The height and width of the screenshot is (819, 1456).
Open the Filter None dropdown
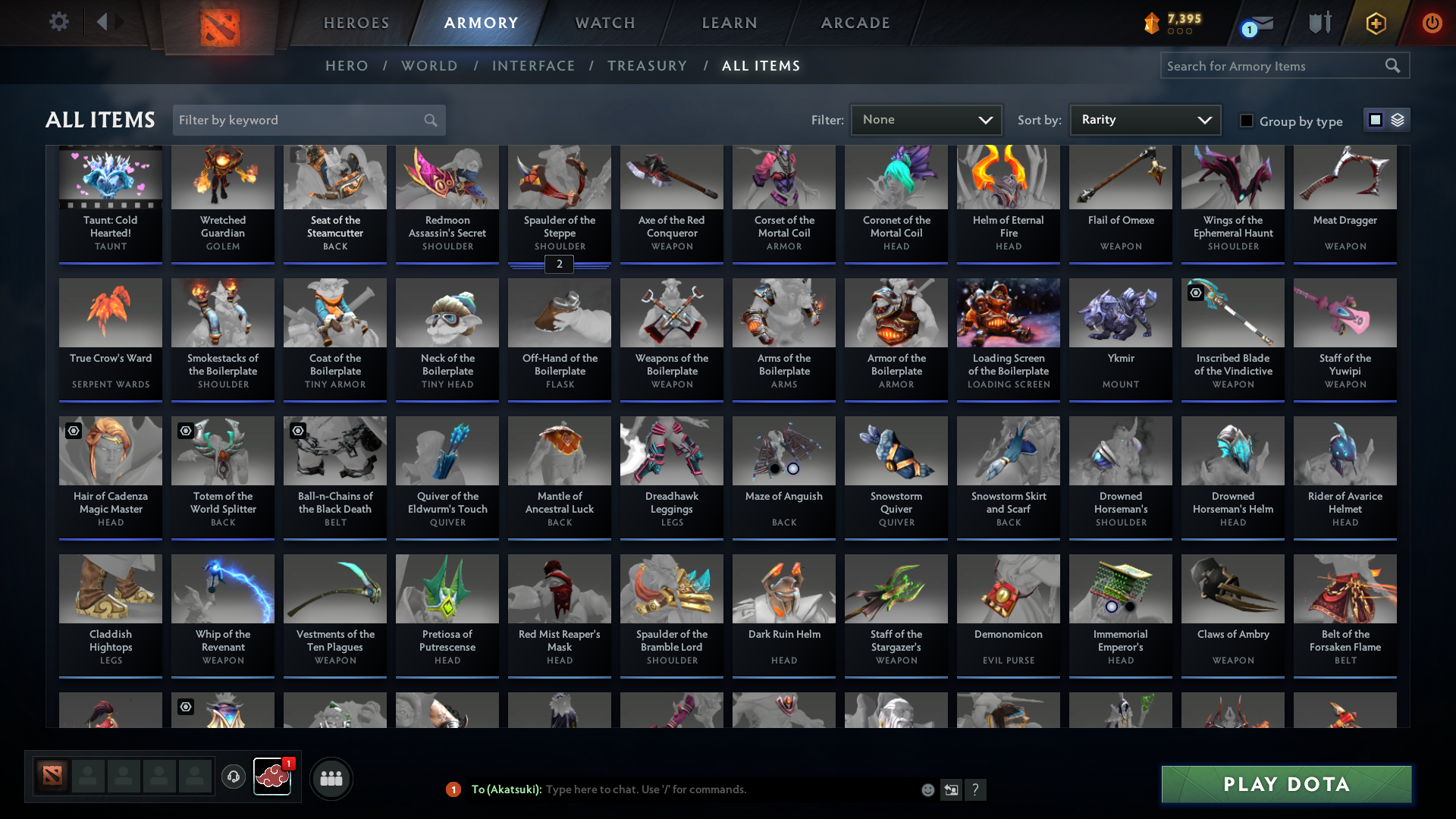tap(925, 120)
